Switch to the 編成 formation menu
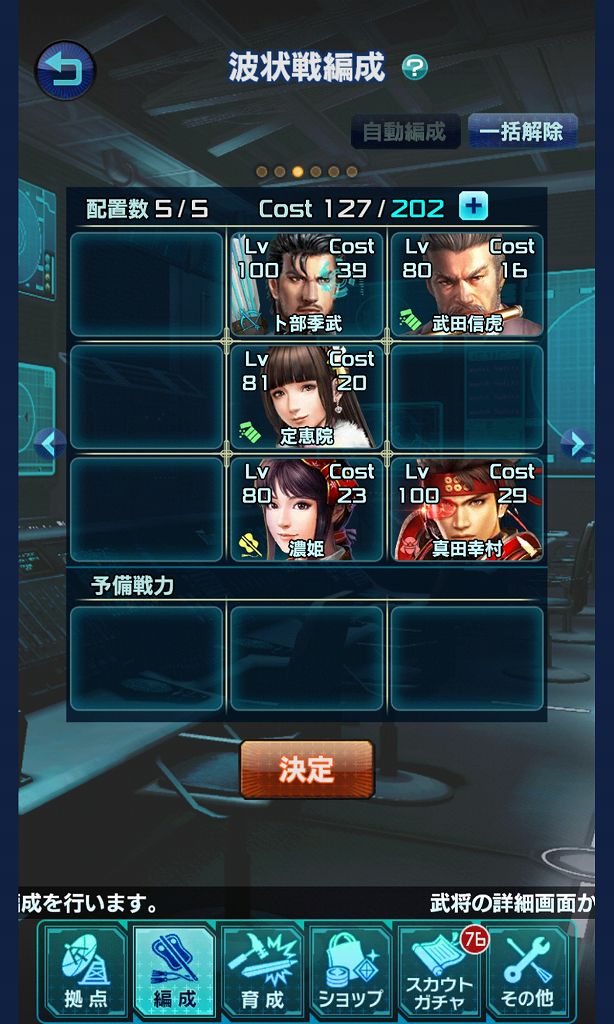Image resolution: width=614 pixels, height=1024 pixels. (173, 971)
